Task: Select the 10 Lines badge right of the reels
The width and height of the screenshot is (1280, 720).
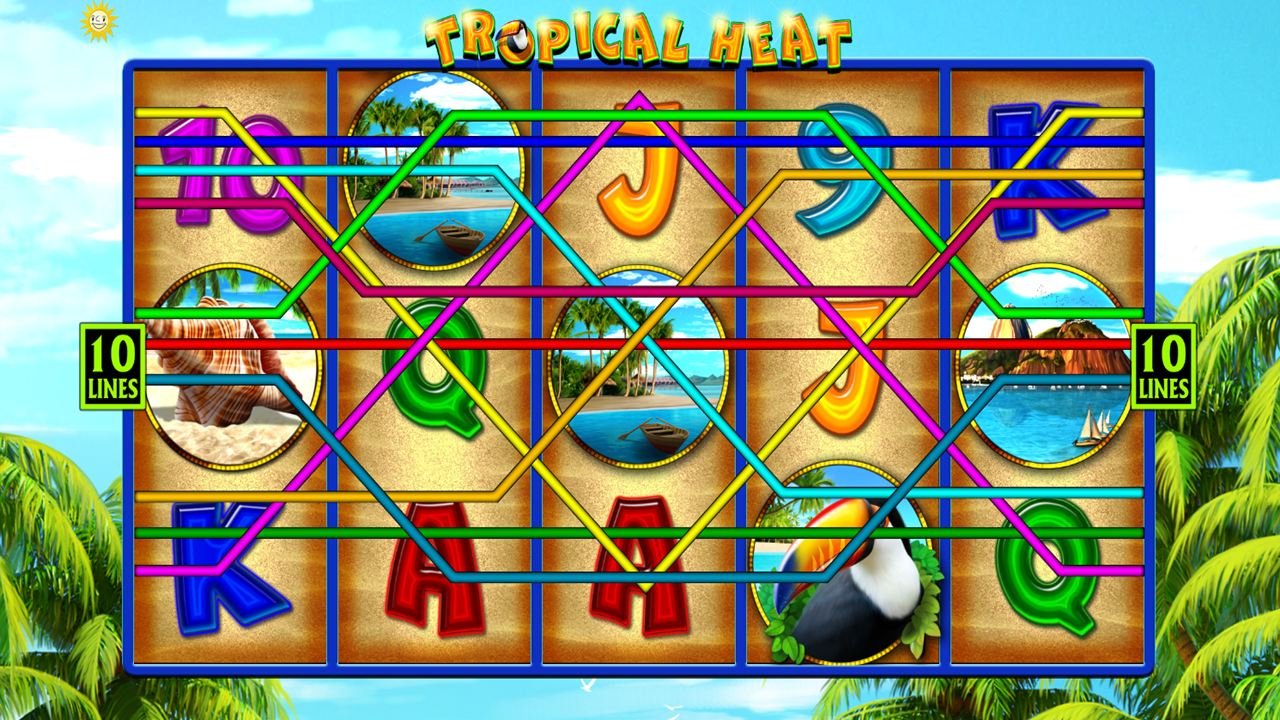Action: (x=1163, y=366)
